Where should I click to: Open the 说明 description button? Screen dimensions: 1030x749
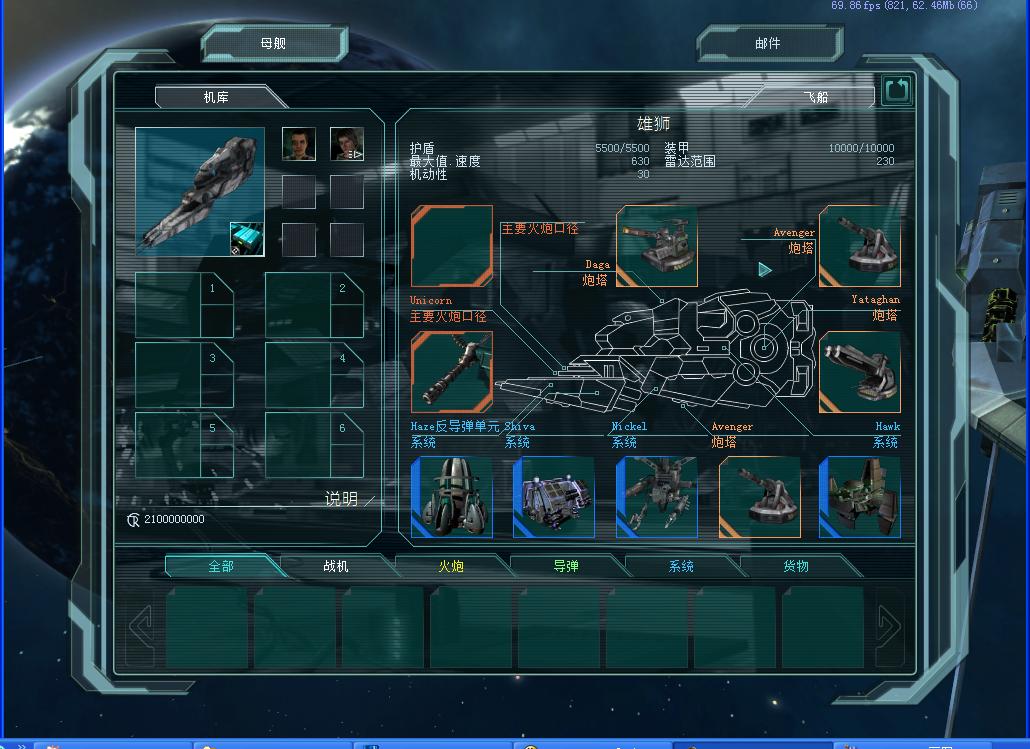343,499
